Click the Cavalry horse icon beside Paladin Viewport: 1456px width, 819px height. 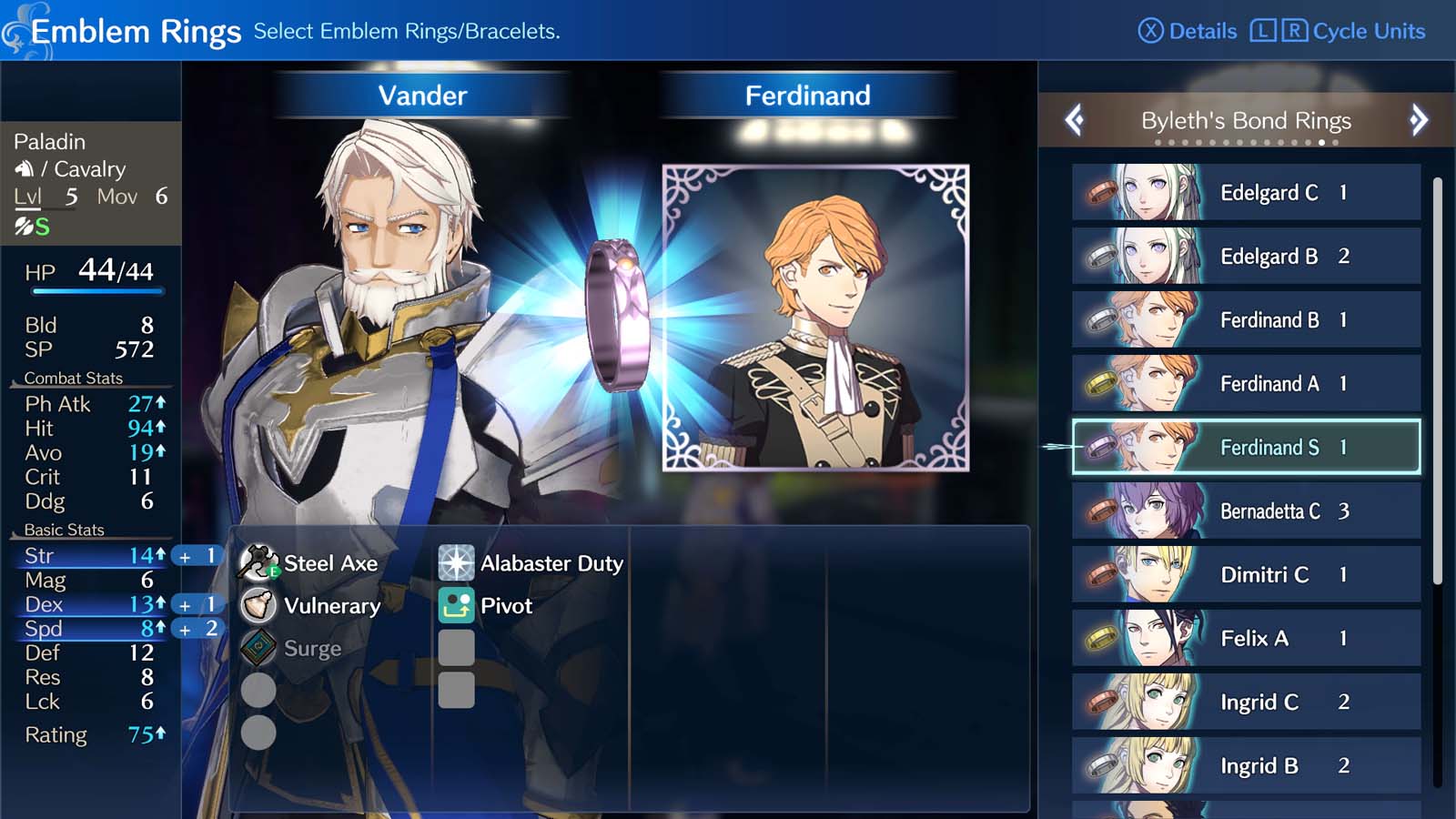(26, 168)
